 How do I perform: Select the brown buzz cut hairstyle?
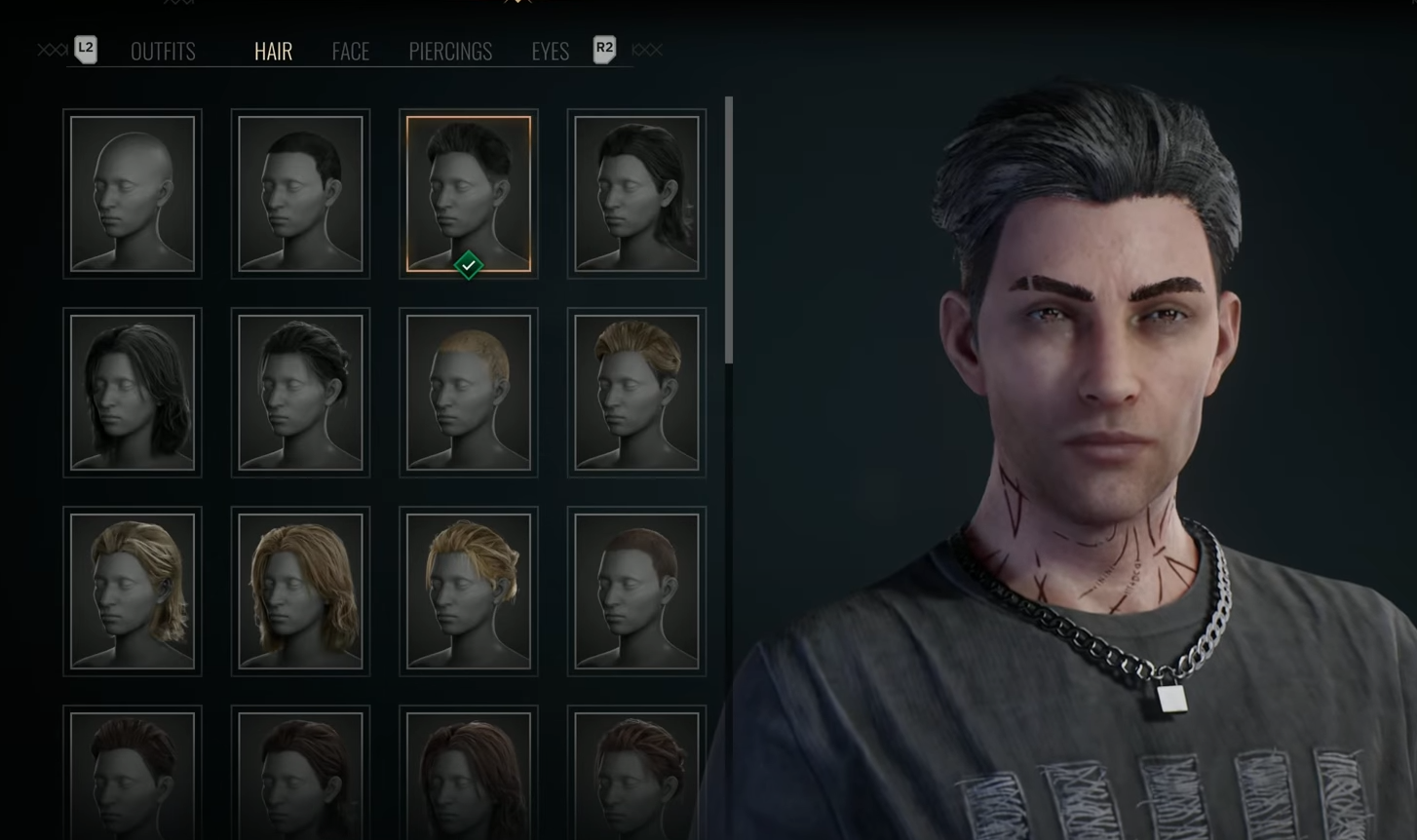pyautogui.click(x=636, y=592)
